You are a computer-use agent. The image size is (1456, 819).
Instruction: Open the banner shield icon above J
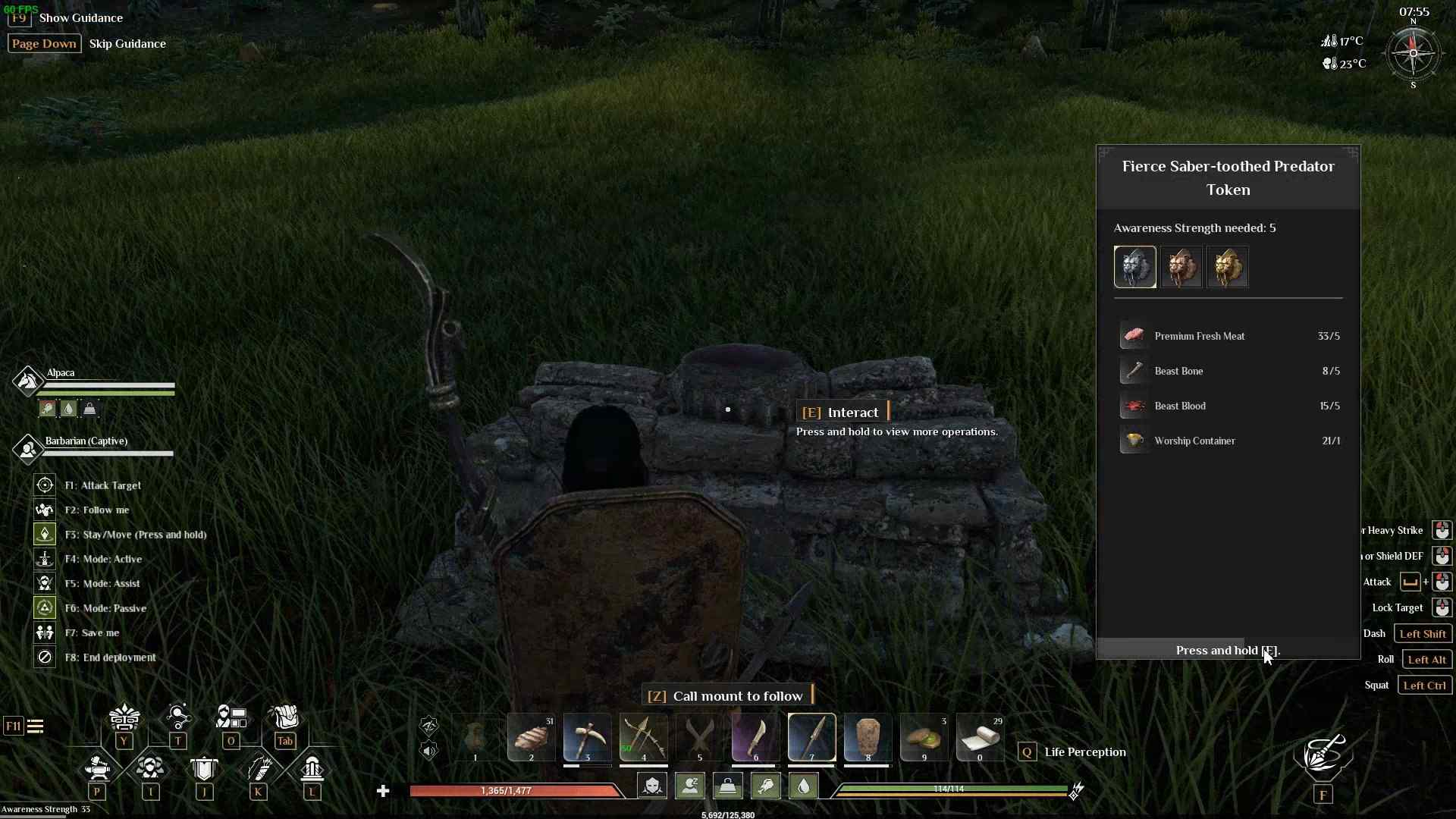pos(205,768)
